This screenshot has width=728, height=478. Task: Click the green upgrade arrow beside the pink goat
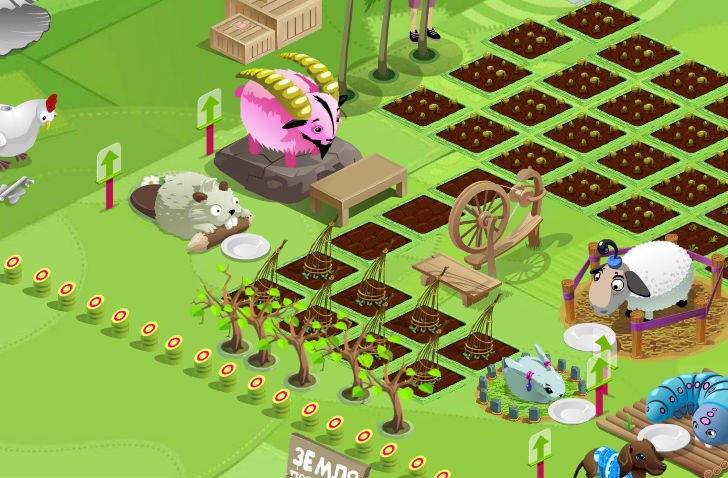[209, 109]
